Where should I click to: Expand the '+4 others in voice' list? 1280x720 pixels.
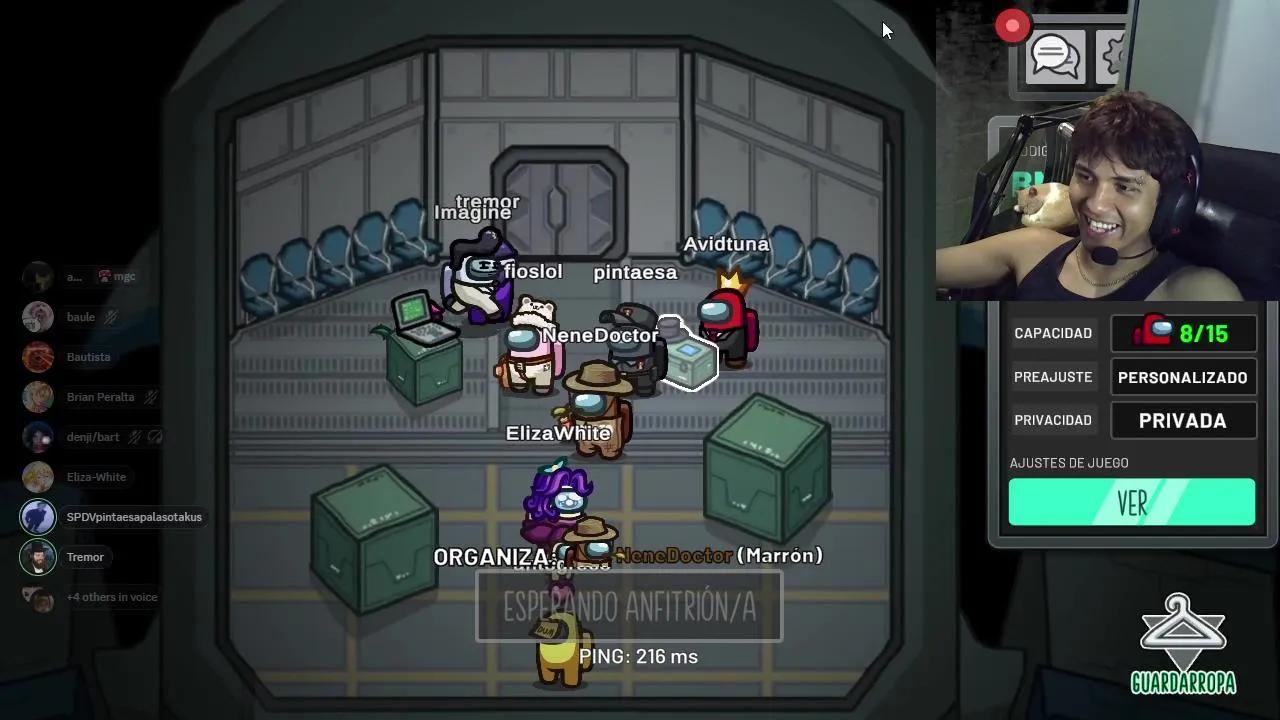pos(112,597)
